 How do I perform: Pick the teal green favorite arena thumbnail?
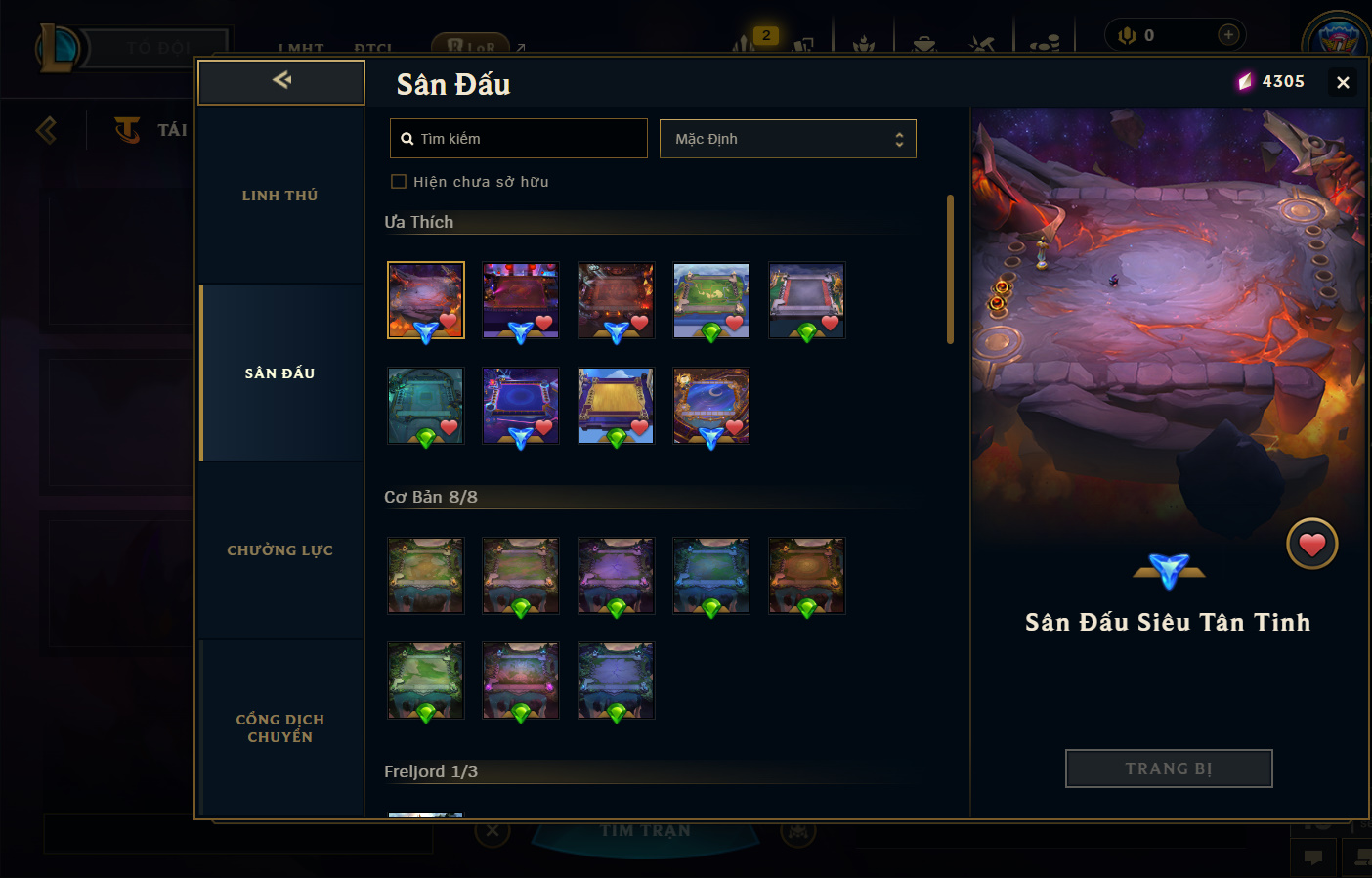point(425,405)
